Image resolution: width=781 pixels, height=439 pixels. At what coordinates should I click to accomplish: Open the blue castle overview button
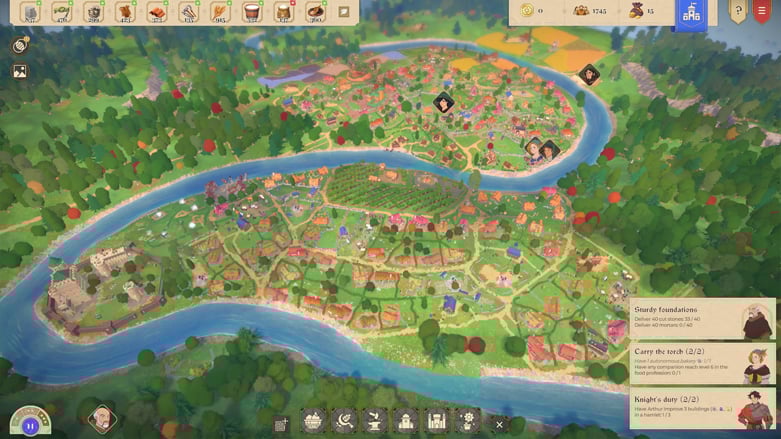point(690,13)
